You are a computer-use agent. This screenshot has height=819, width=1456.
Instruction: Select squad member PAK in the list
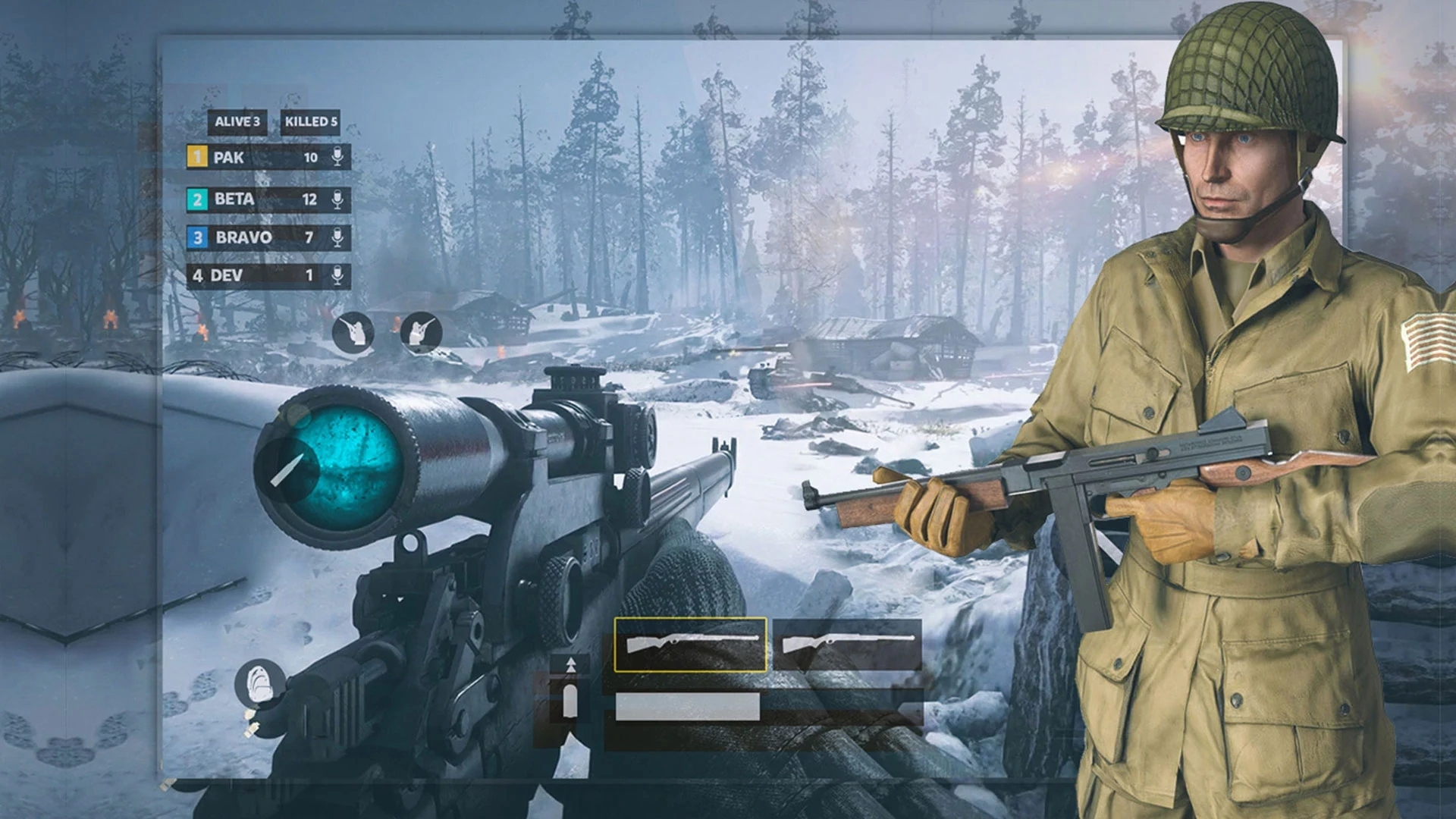250,157
